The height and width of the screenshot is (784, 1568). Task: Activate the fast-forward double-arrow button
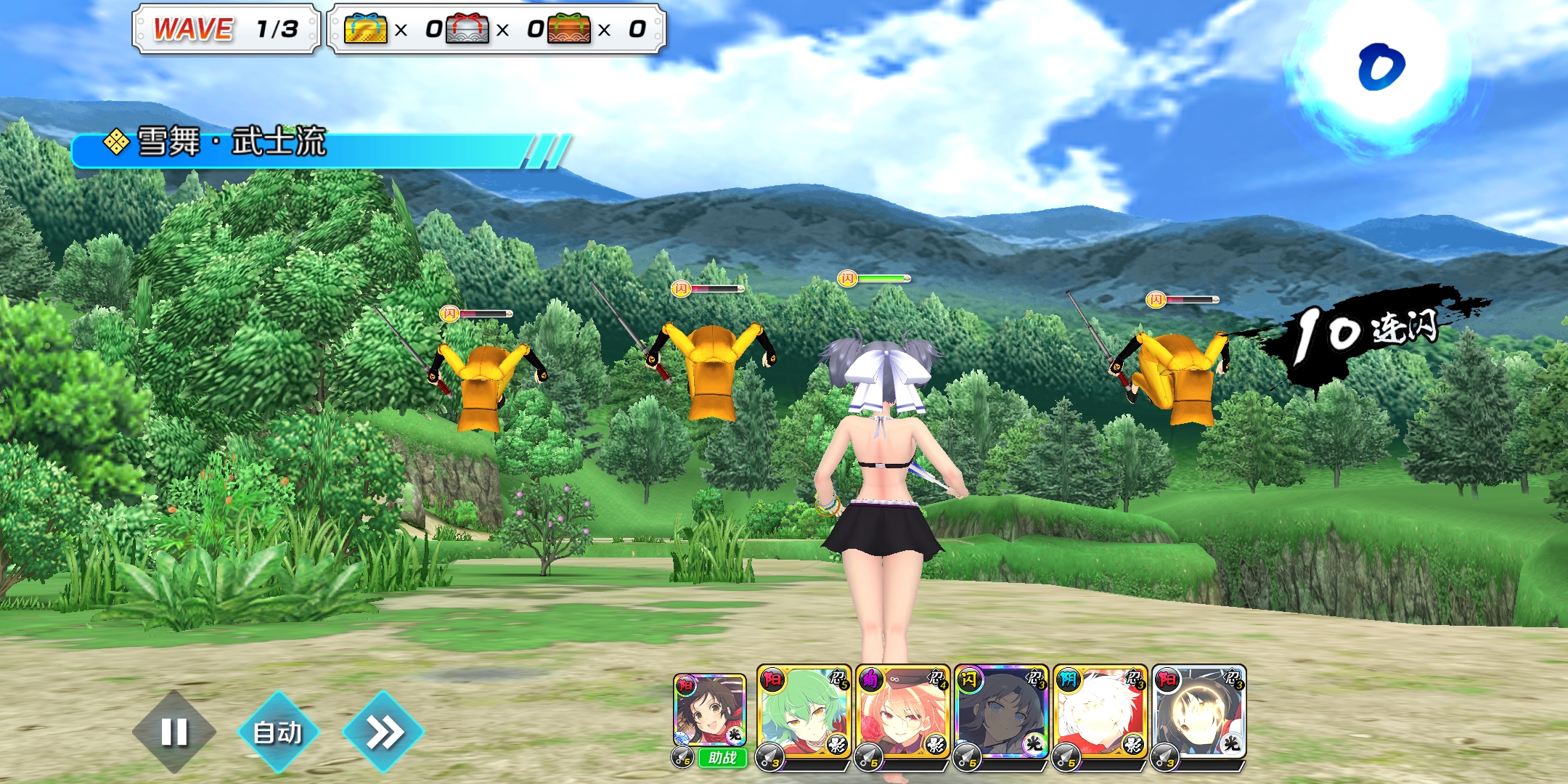383,732
